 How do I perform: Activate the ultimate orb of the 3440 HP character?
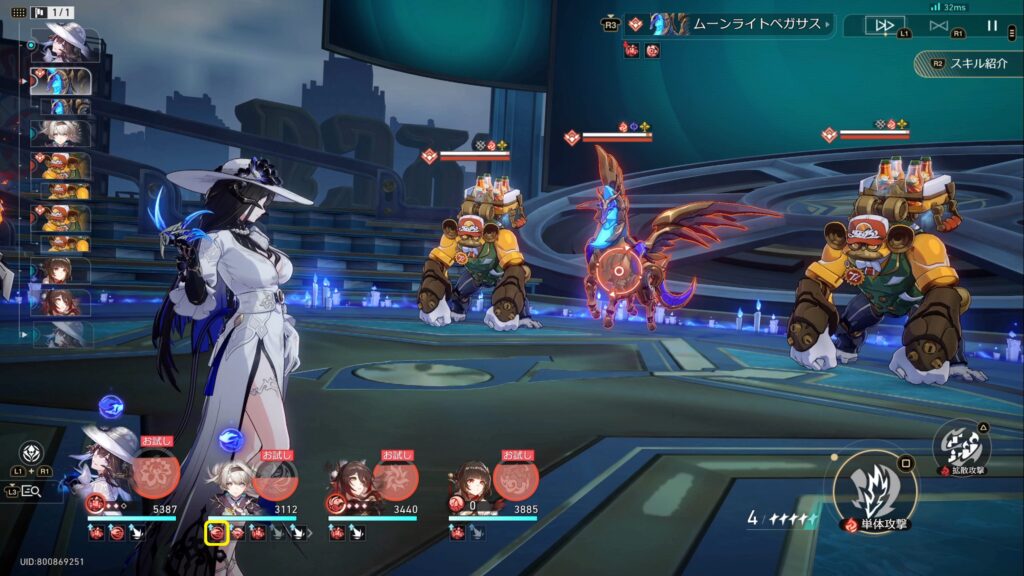396,477
